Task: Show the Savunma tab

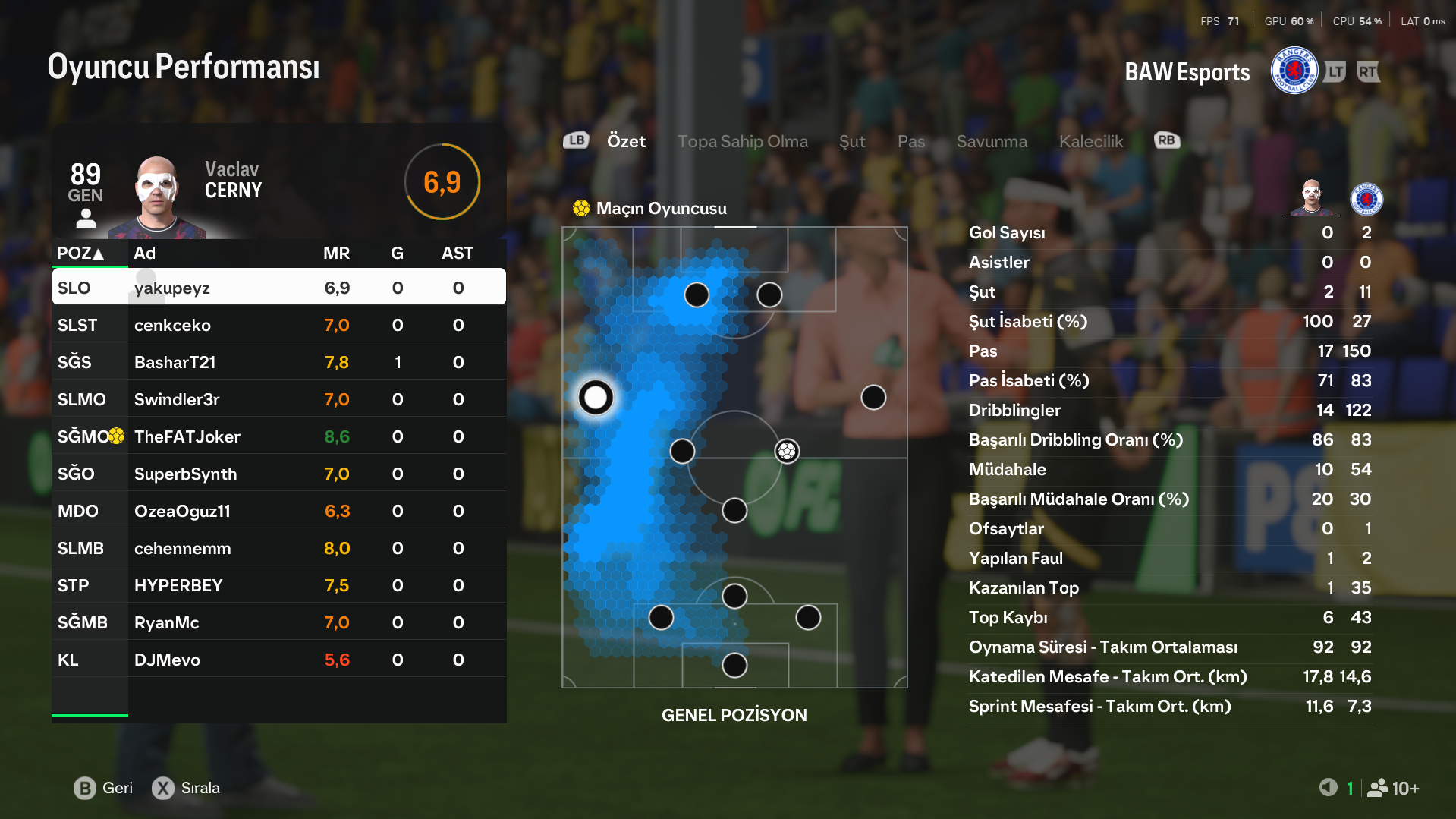Action: [x=992, y=141]
